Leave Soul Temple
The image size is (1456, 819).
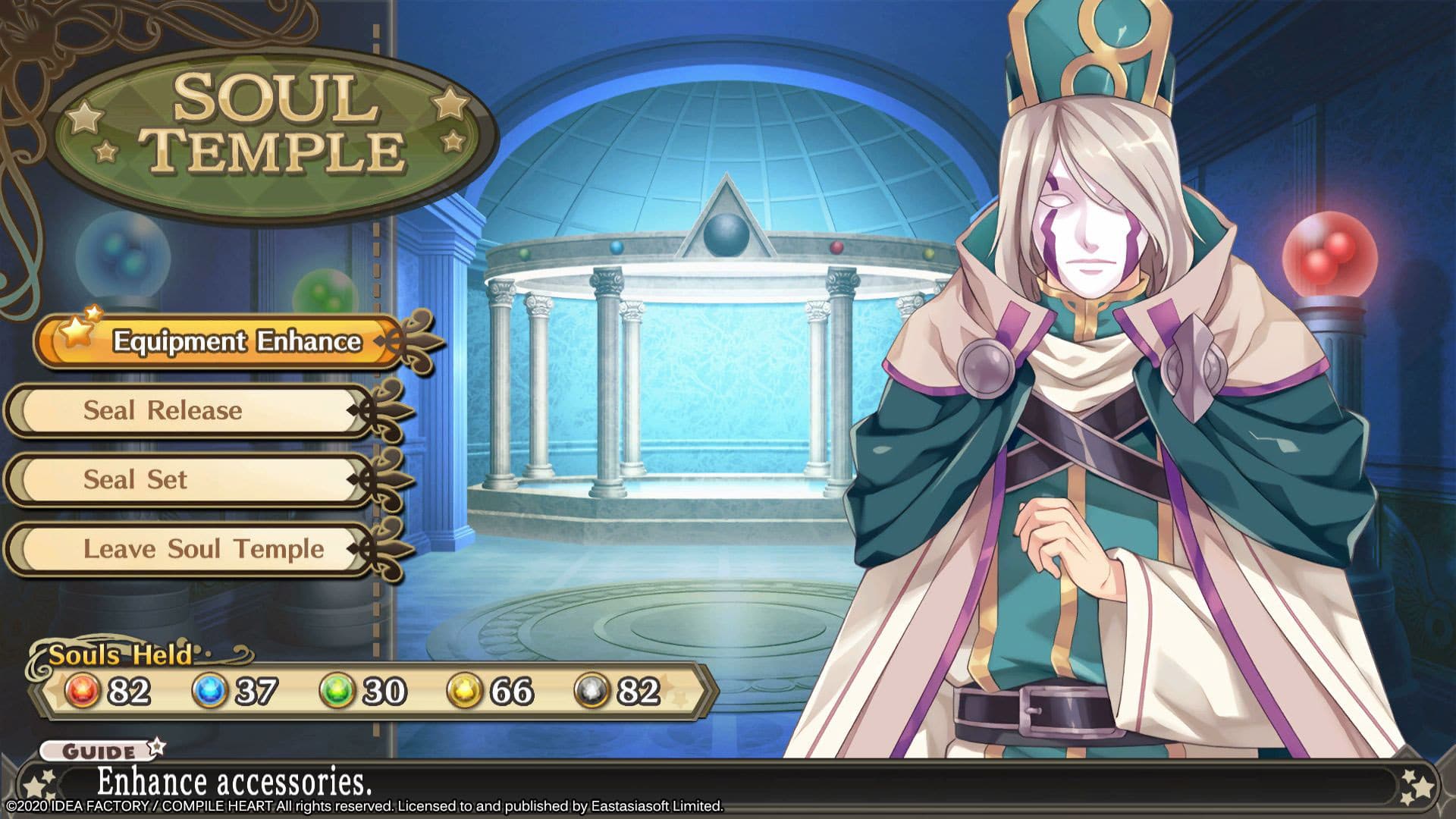pos(202,549)
